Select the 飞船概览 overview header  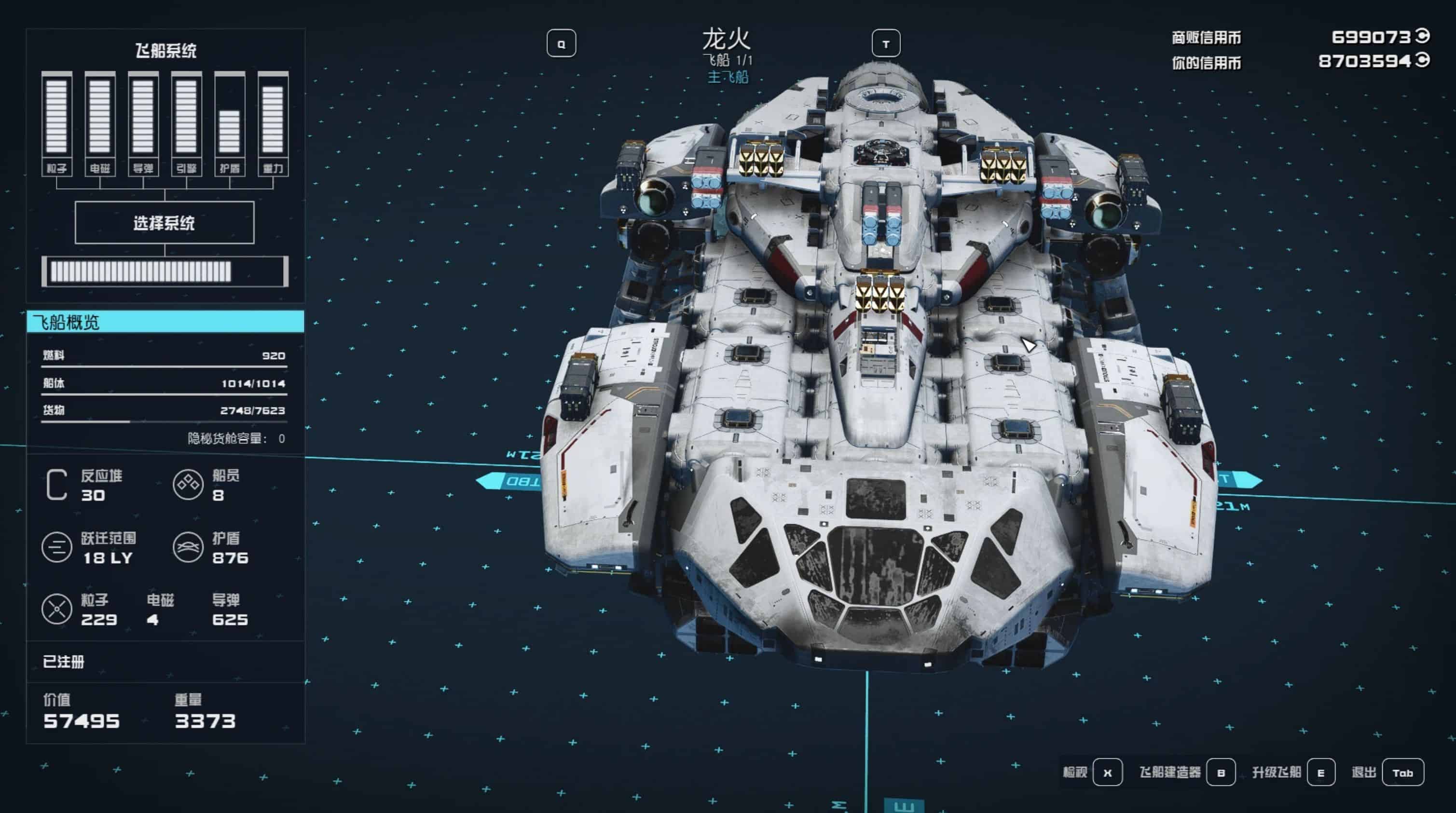[x=165, y=322]
